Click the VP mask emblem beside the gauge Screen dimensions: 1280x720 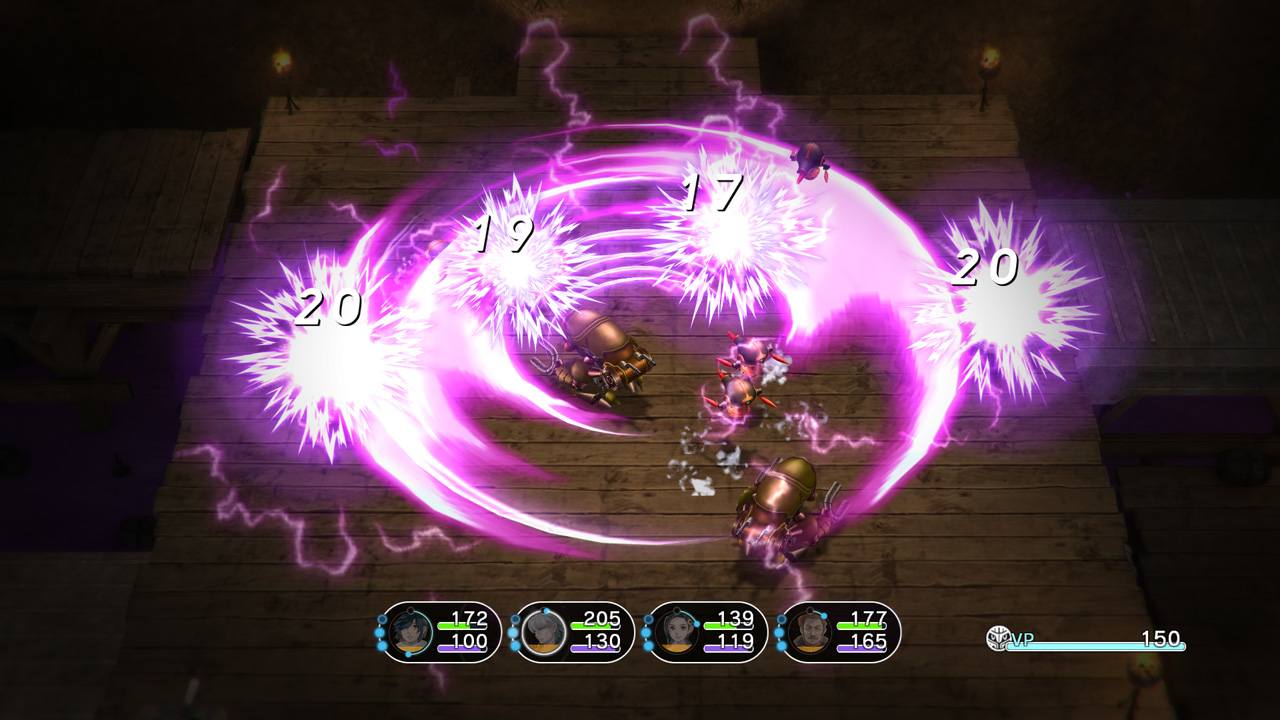click(x=997, y=637)
